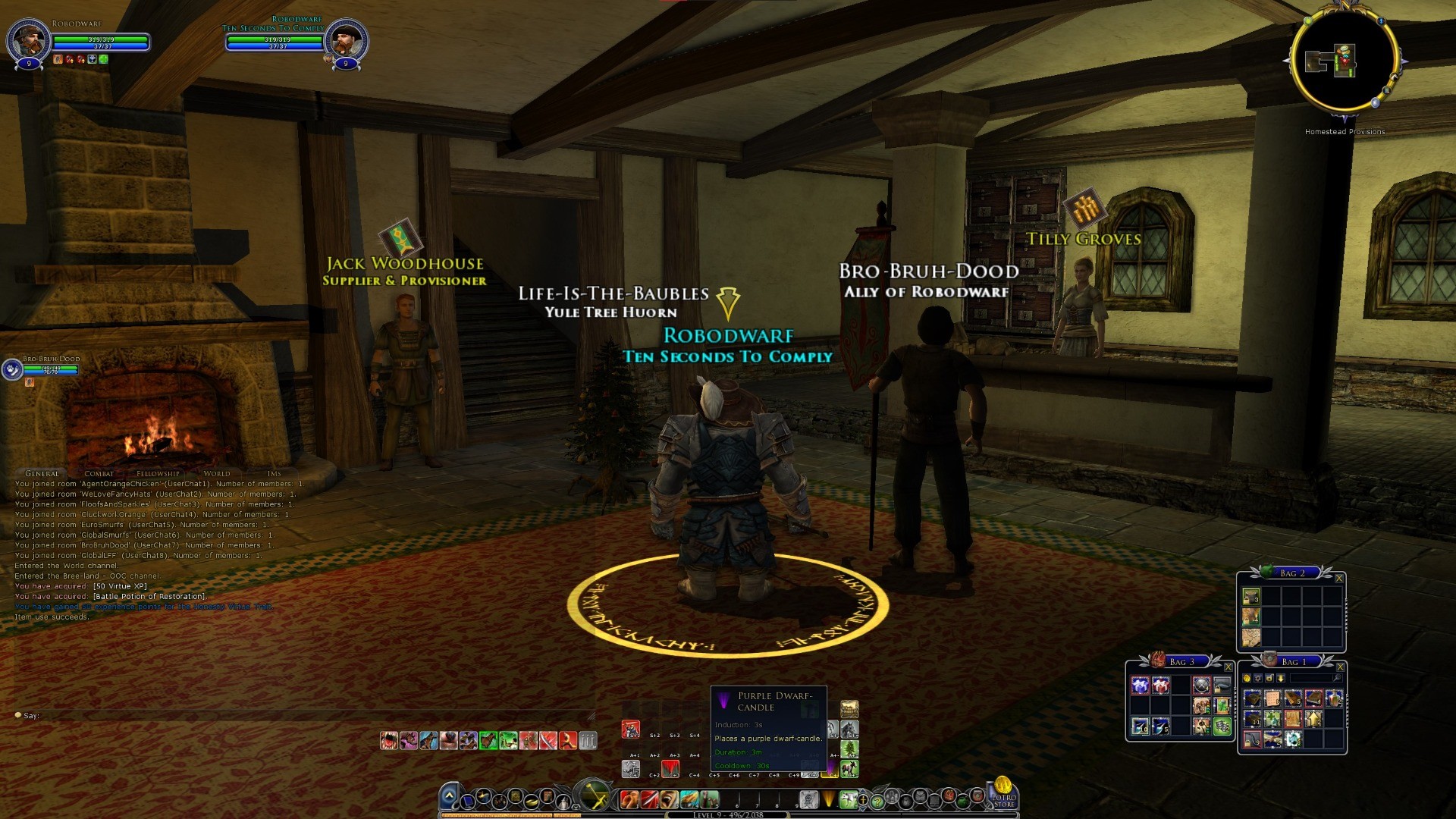Viewport: 1456px width, 819px height.
Task: Select the golden arrow item in Bag 1
Action: (x=1313, y=719)
